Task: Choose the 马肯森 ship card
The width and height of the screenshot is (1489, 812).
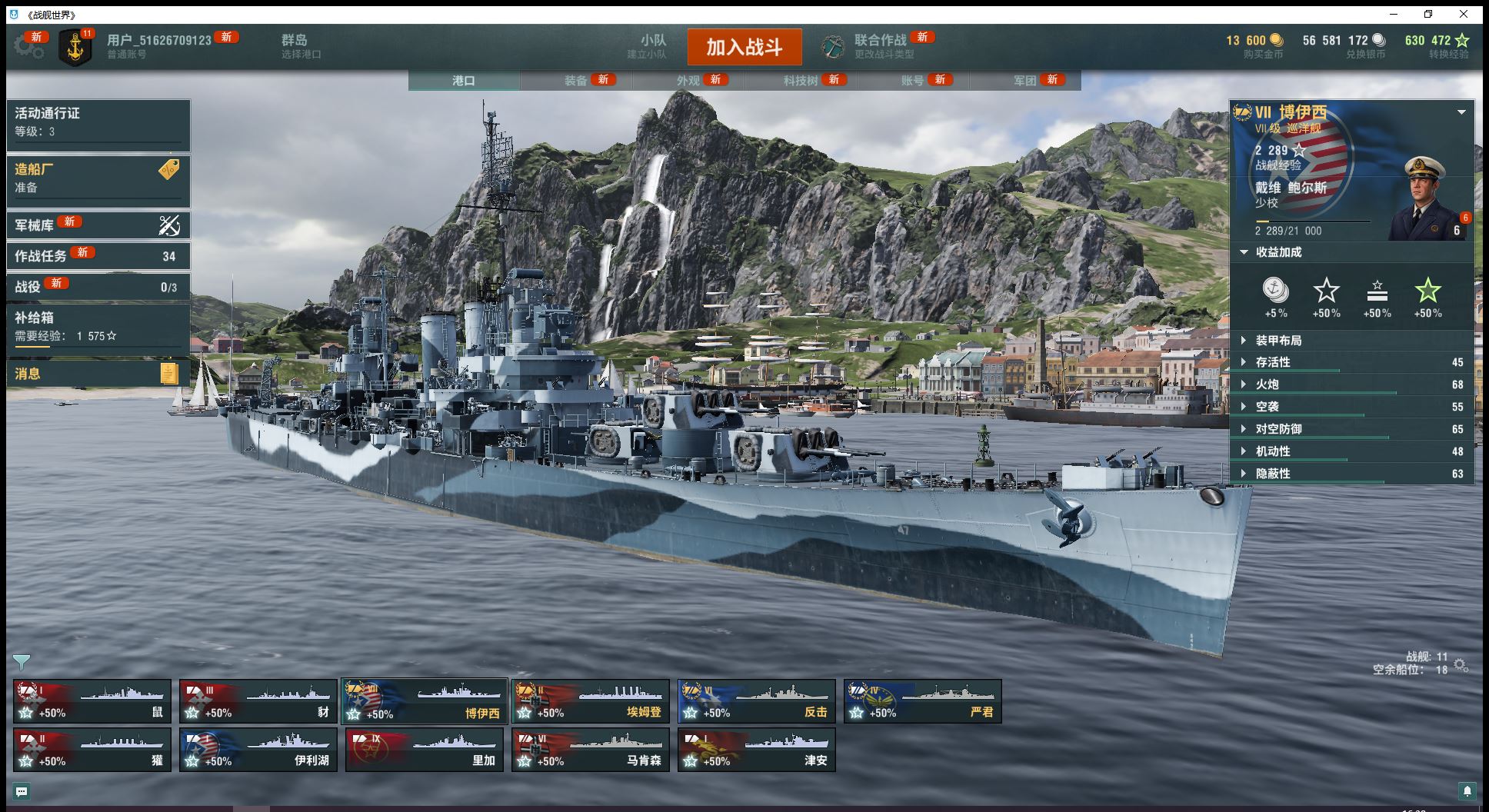Action: point(591,750)
